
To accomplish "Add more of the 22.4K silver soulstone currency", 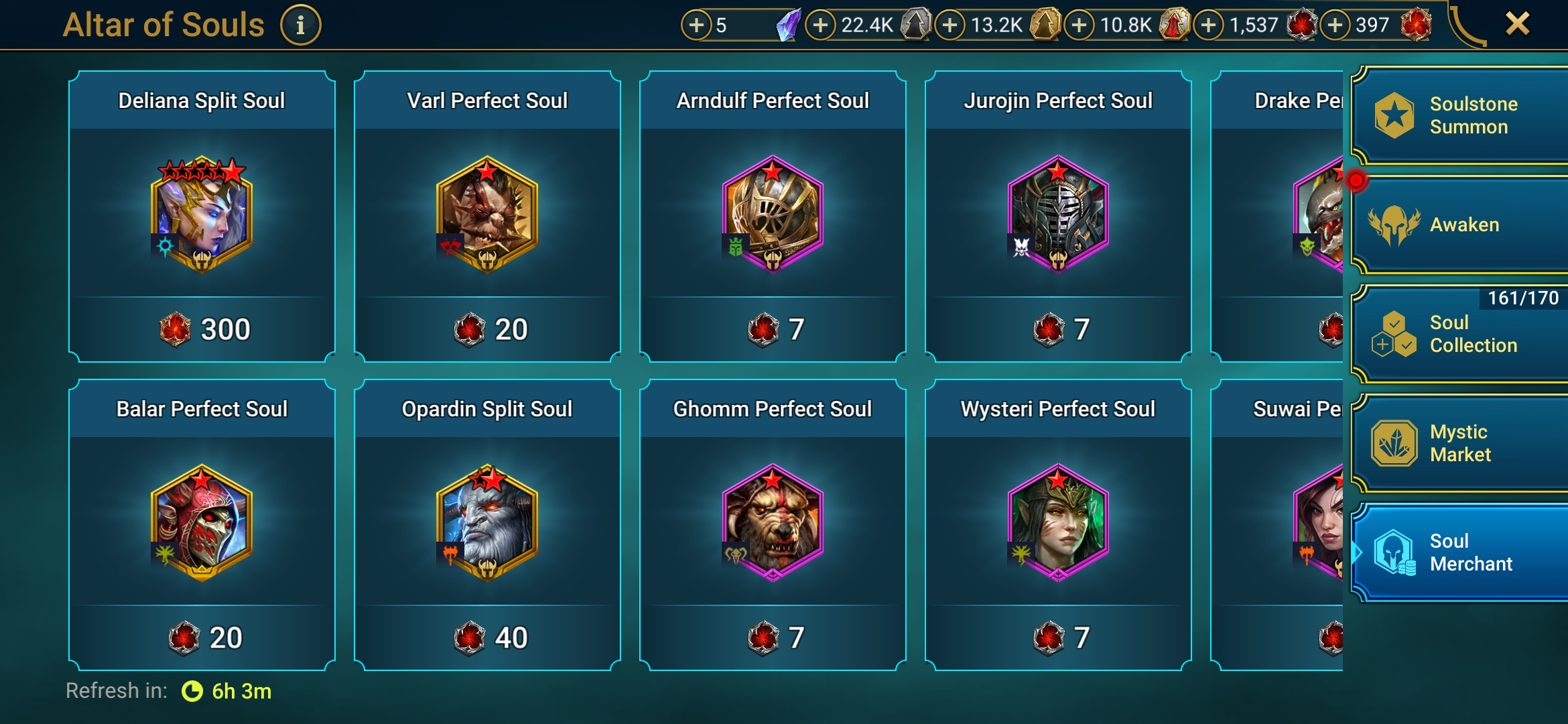I will tap(820, 25).
